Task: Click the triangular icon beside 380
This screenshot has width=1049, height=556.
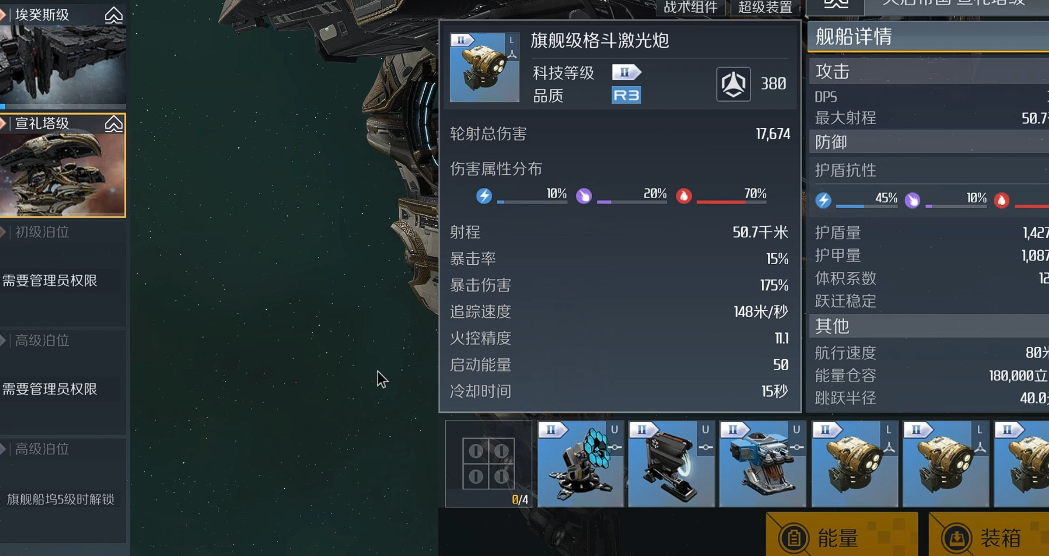Action: coord(734,84)
